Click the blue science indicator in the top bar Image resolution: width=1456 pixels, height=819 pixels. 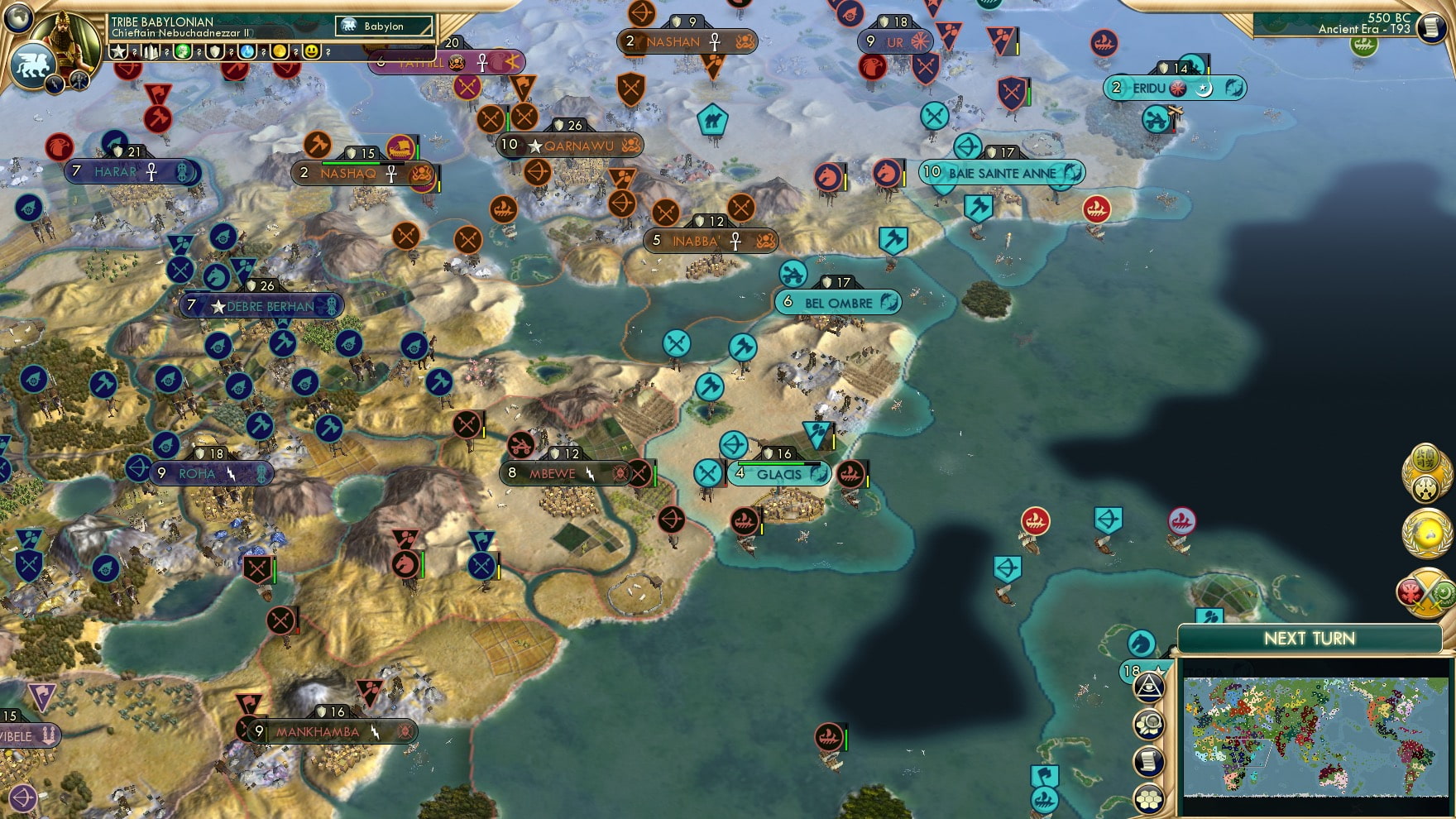point(247,51)
